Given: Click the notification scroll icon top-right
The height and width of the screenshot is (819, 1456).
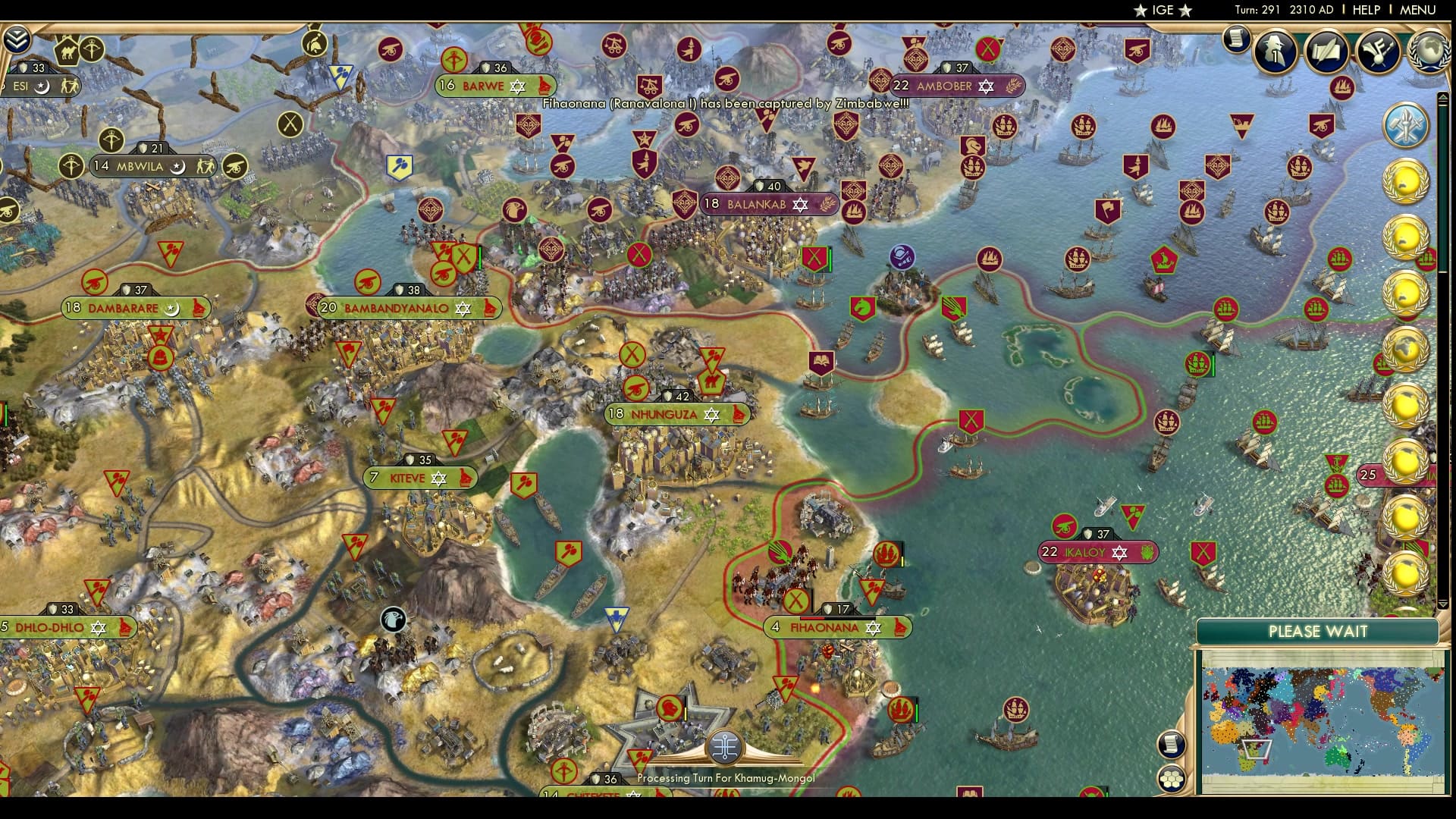Looking at the screenshot, I should coord(1238,39).
